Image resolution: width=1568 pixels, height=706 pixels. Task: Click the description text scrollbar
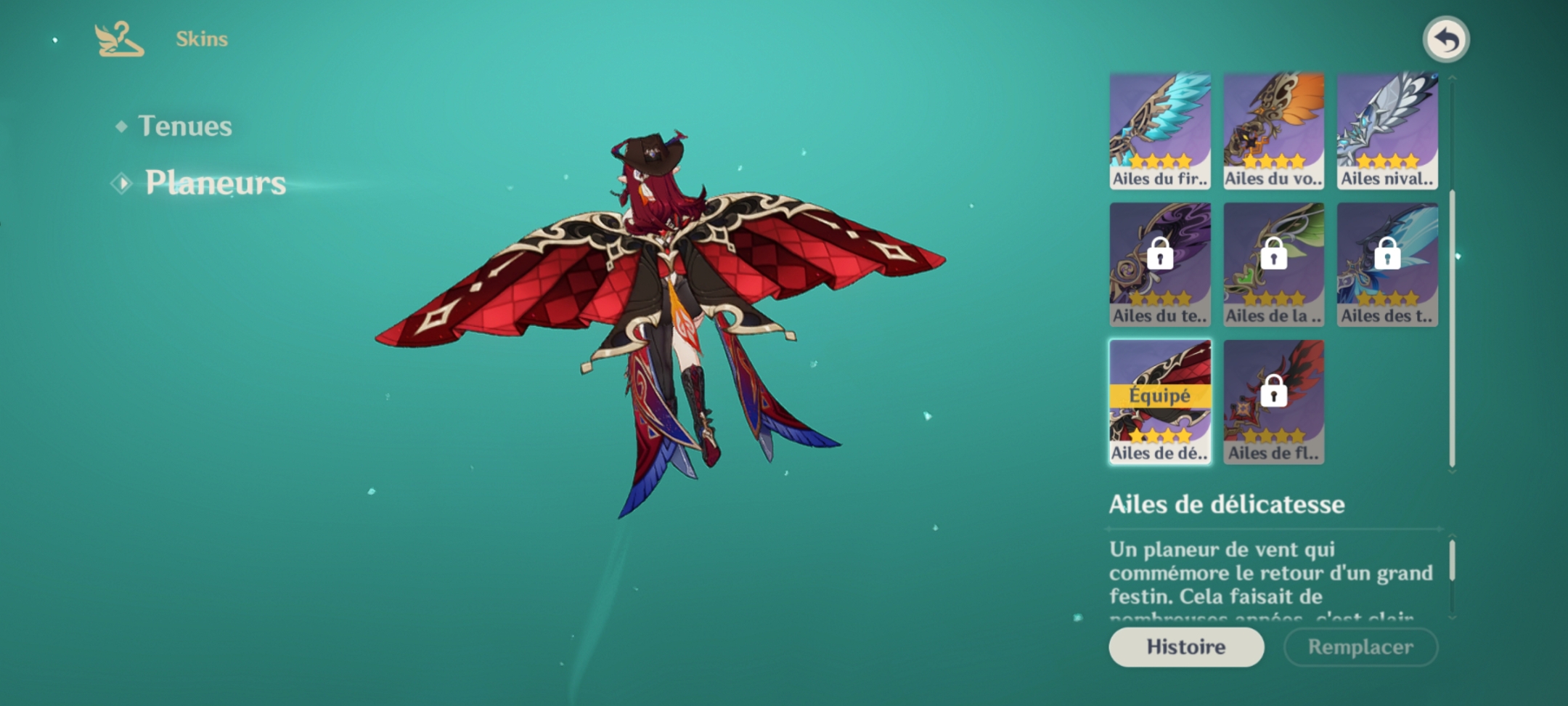[1452, 561]
